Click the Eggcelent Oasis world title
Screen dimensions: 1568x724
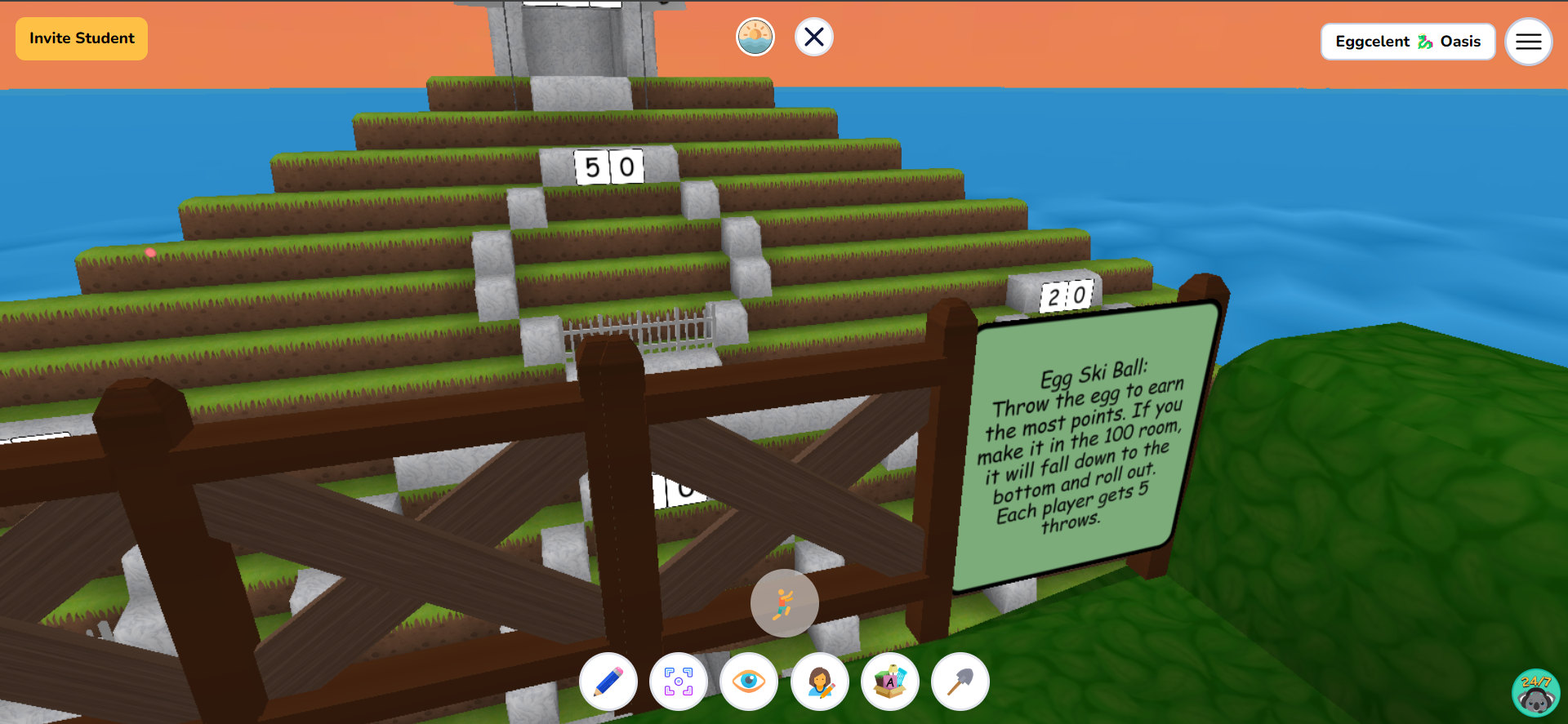click(x=1407, y=42)
